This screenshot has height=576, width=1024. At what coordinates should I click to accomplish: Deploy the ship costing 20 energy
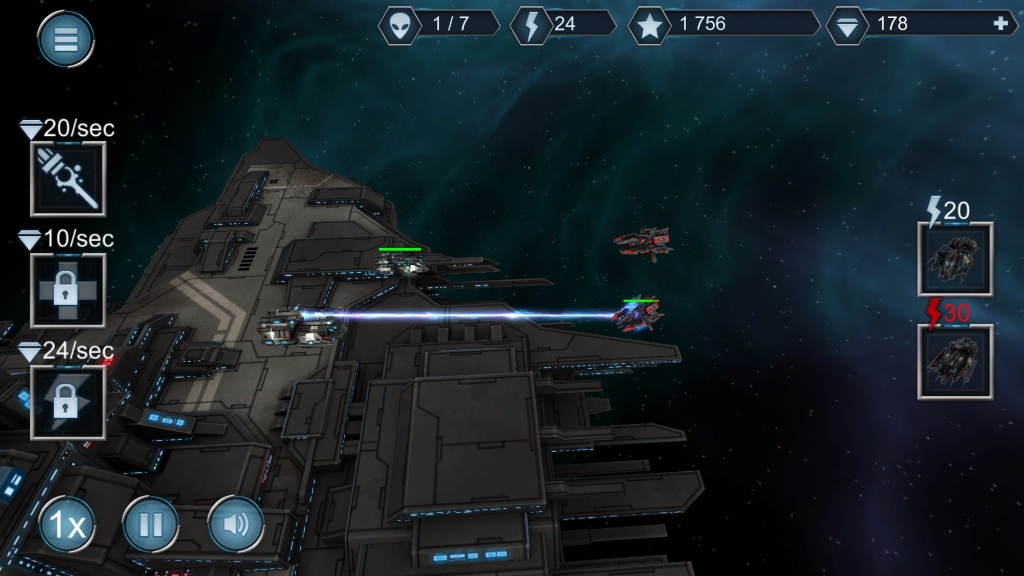coord(955,260)
